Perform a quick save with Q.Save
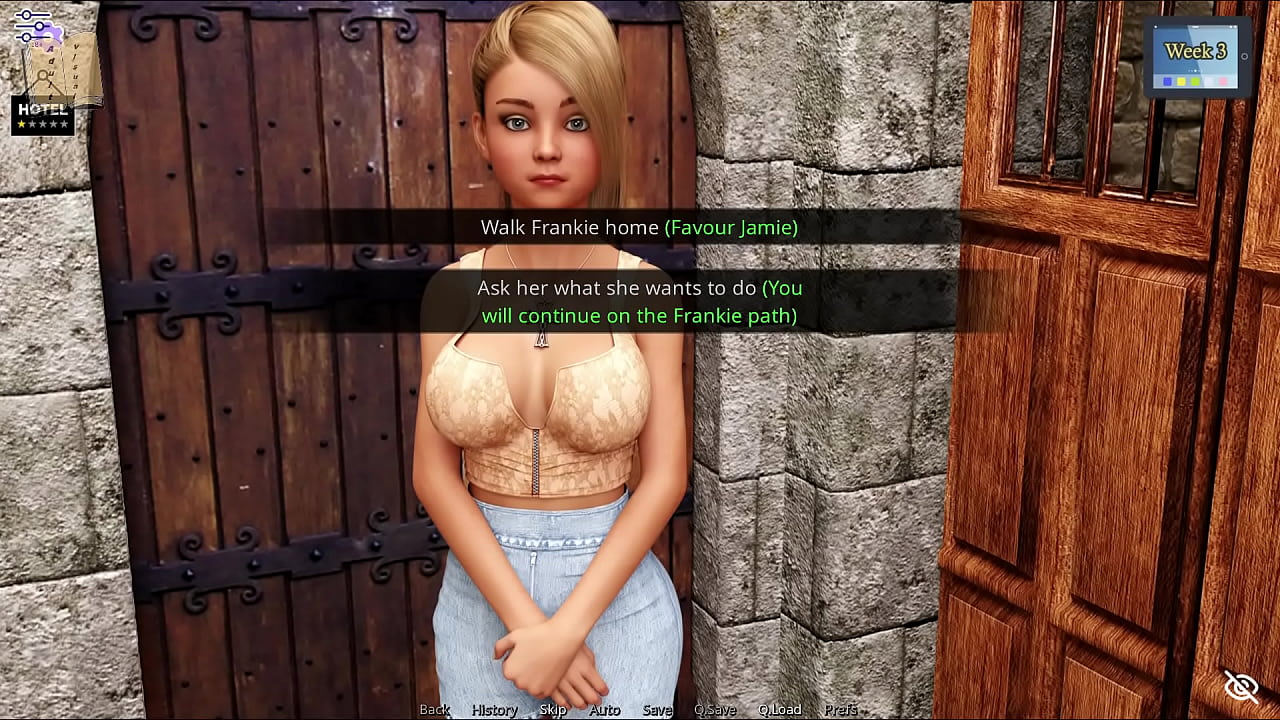This screenshot has width=1280, height=720. (715, 709)
